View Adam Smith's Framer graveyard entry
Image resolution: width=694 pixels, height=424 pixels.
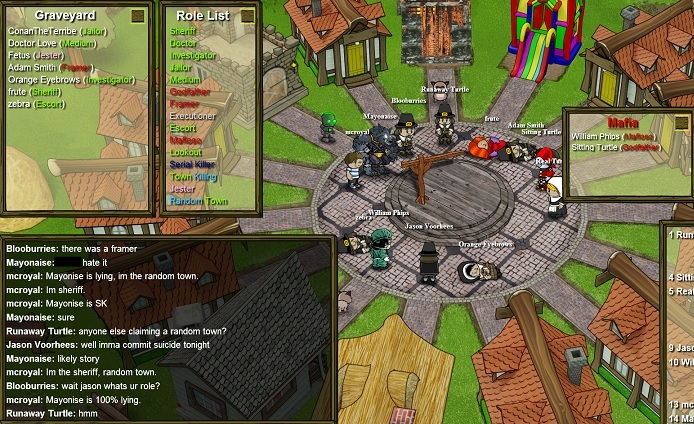pyautogui.click(x=50, y=67)
